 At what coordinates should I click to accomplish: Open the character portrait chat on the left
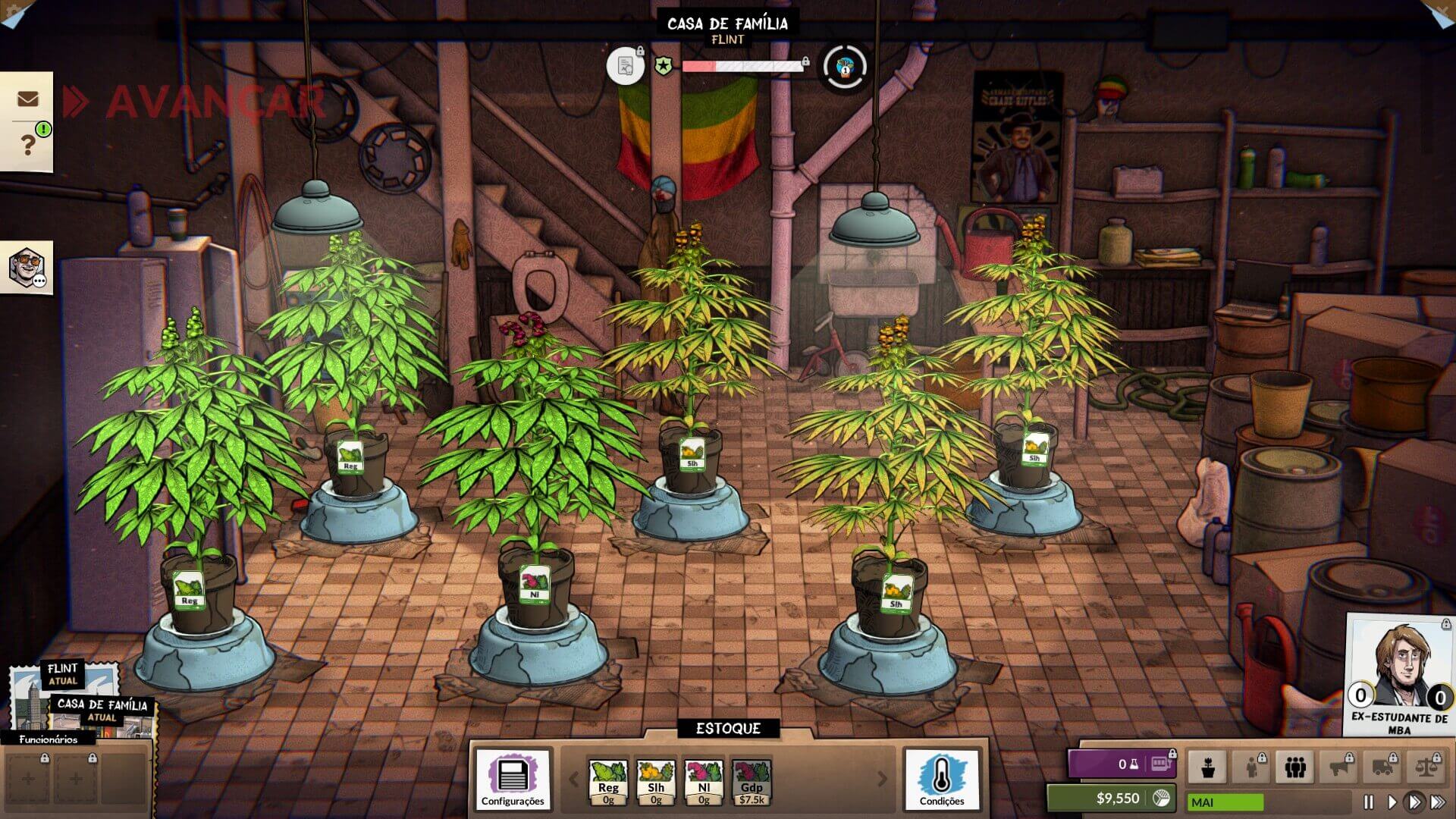pyautogui.click(x=27, y=268)
